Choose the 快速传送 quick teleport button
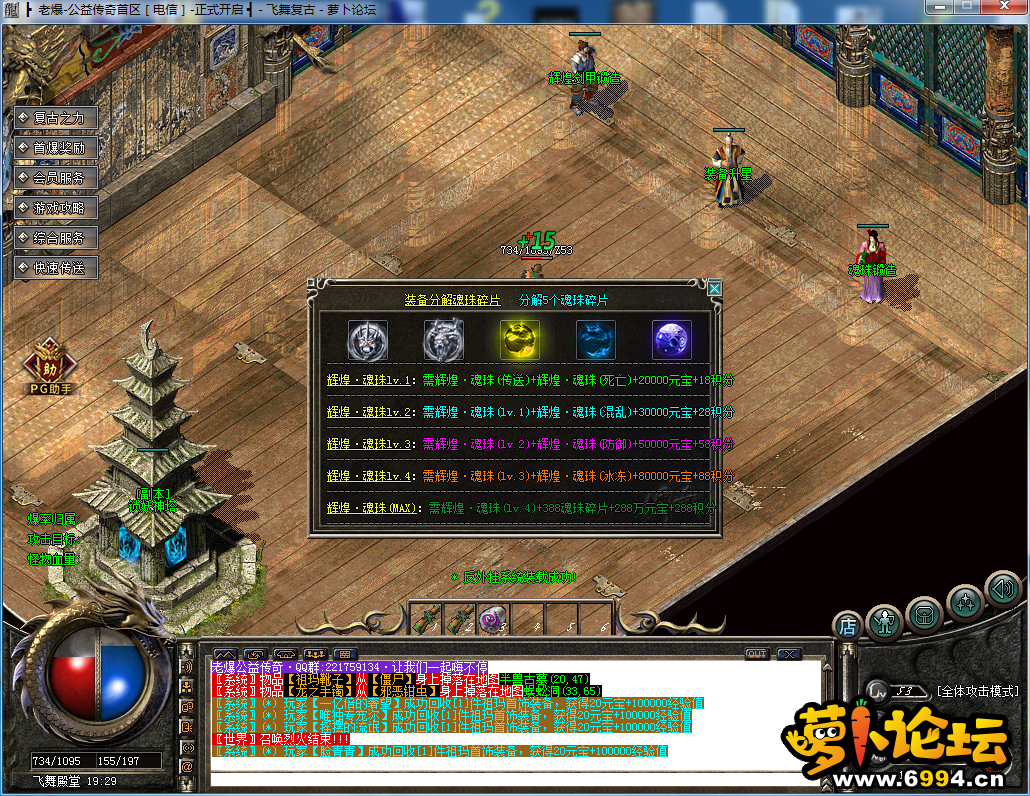This screenshot has height=796, width=1030. (x=57, y=268)
